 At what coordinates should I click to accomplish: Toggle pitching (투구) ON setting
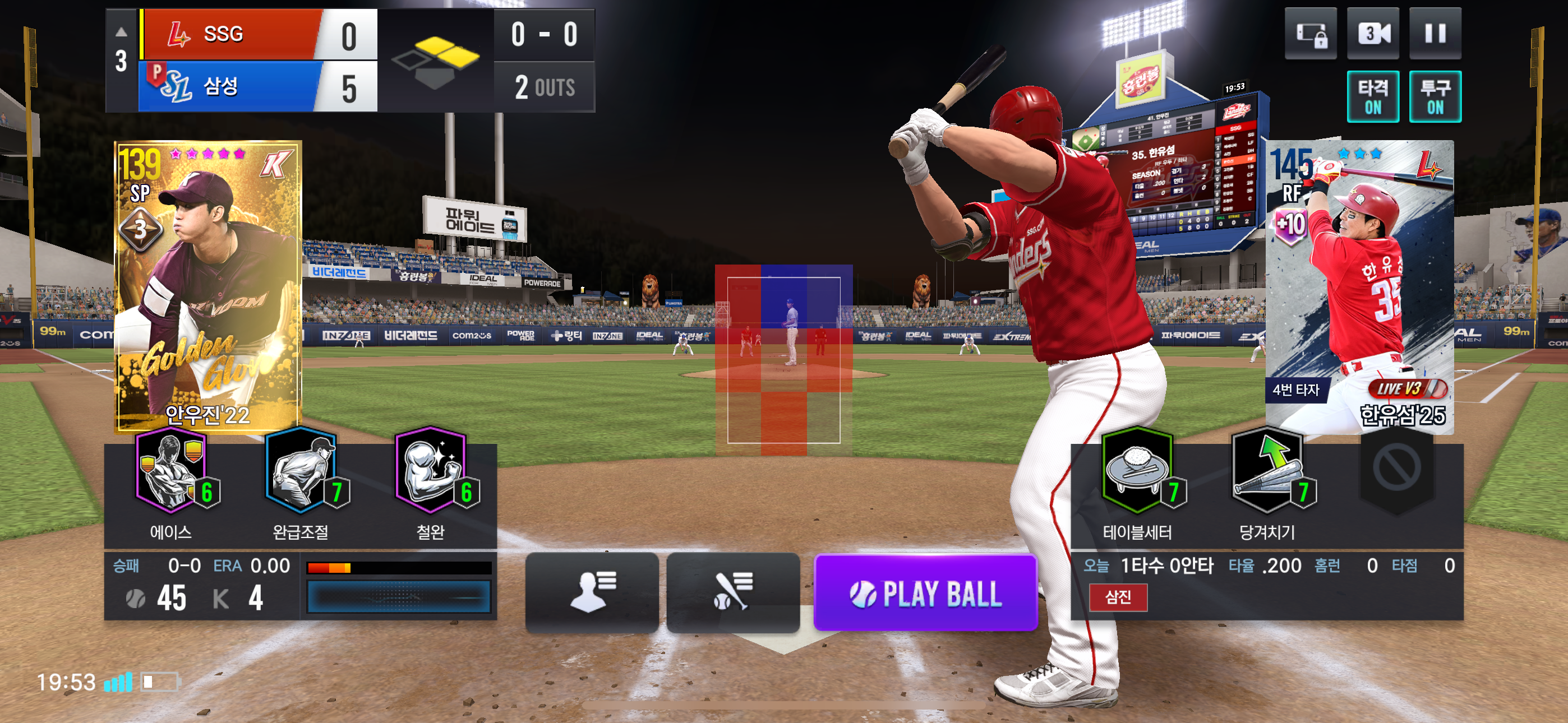(1435, 96)
